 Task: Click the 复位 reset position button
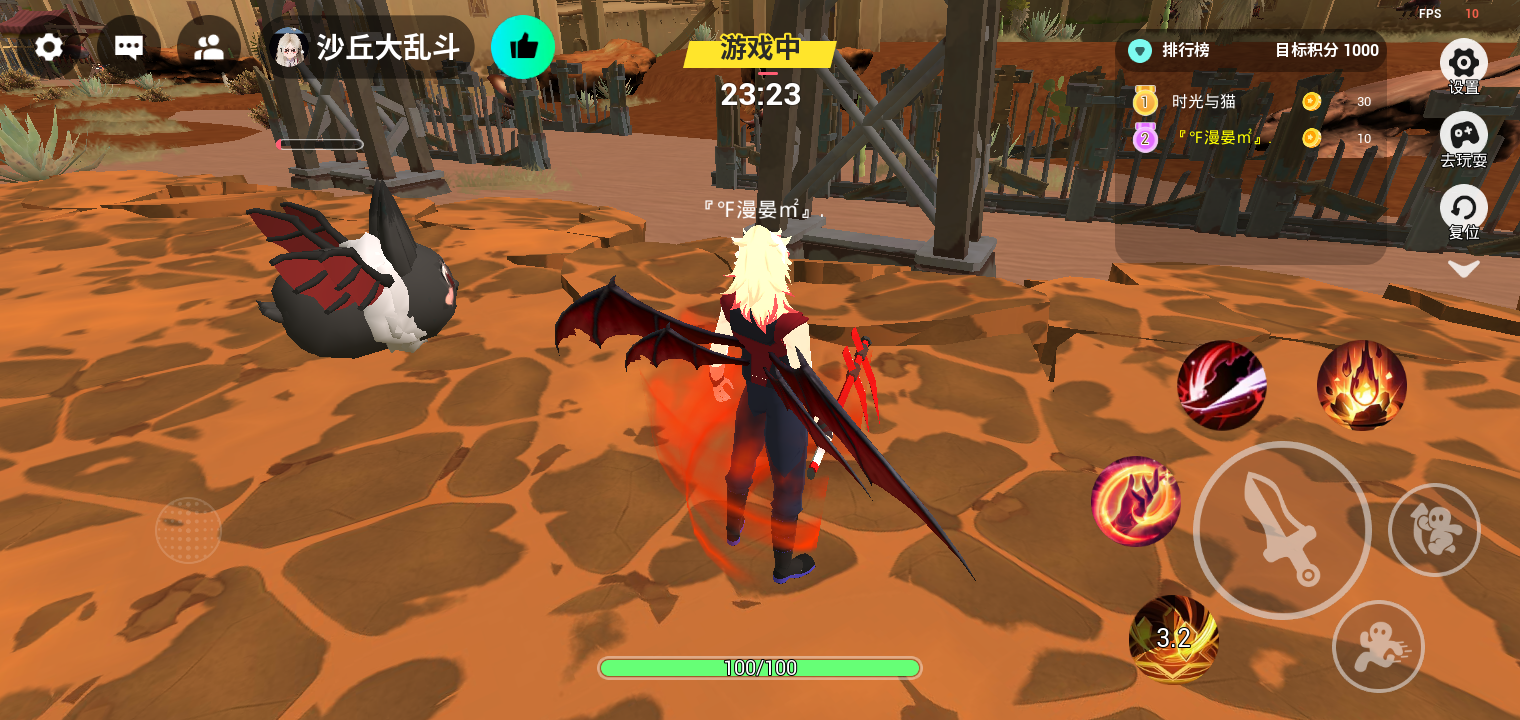pyautogui.click(x=1463, y=211)
